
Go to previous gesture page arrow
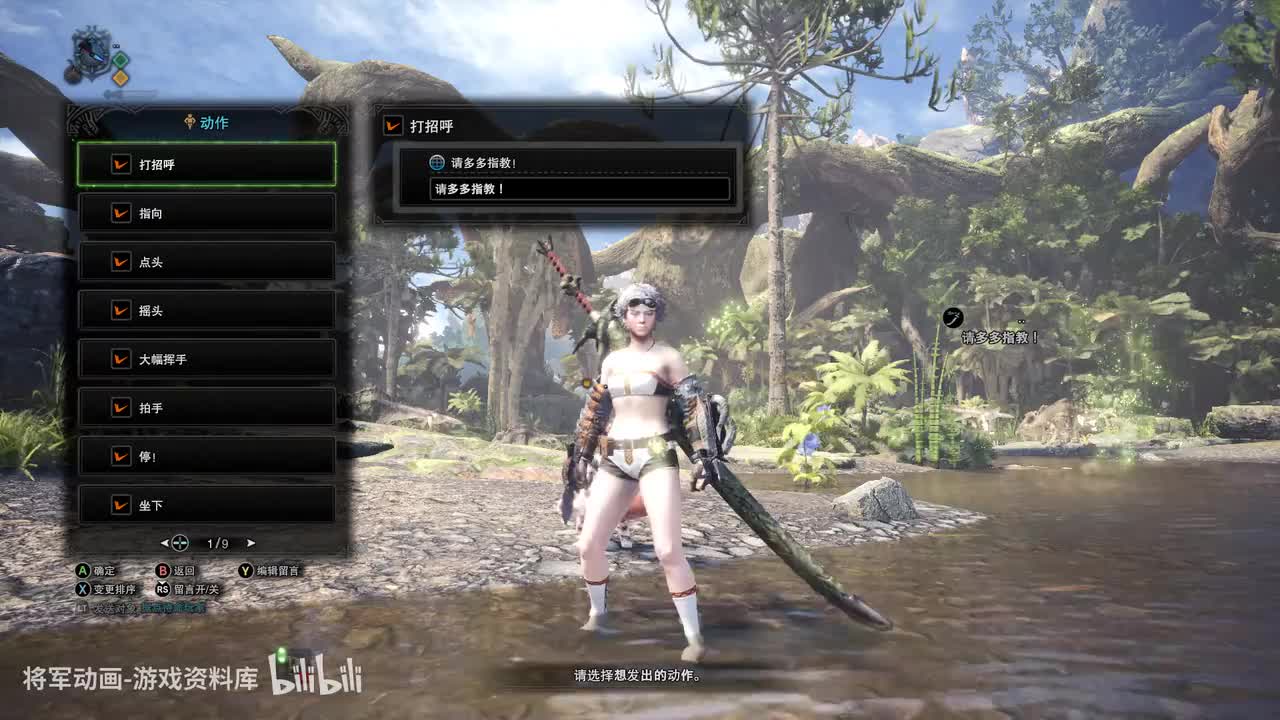(x=165, y=543)
